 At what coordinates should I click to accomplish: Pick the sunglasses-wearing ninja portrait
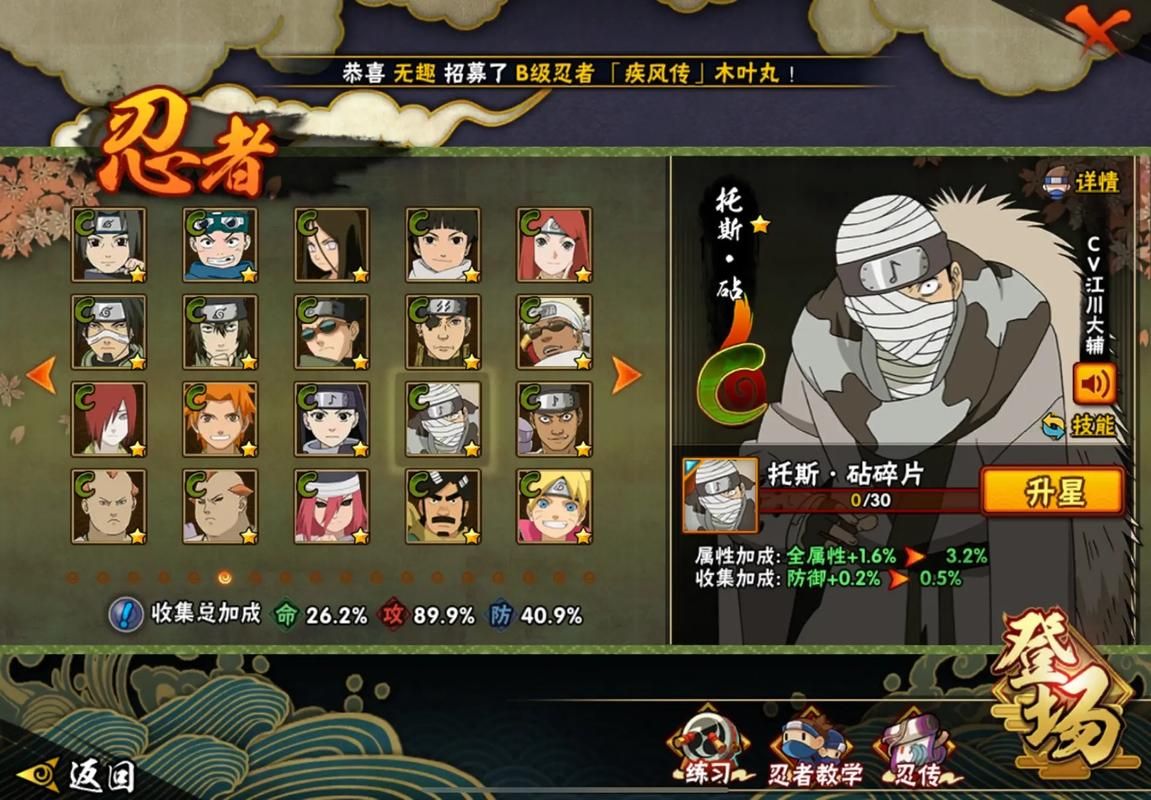tap(331, 332)
